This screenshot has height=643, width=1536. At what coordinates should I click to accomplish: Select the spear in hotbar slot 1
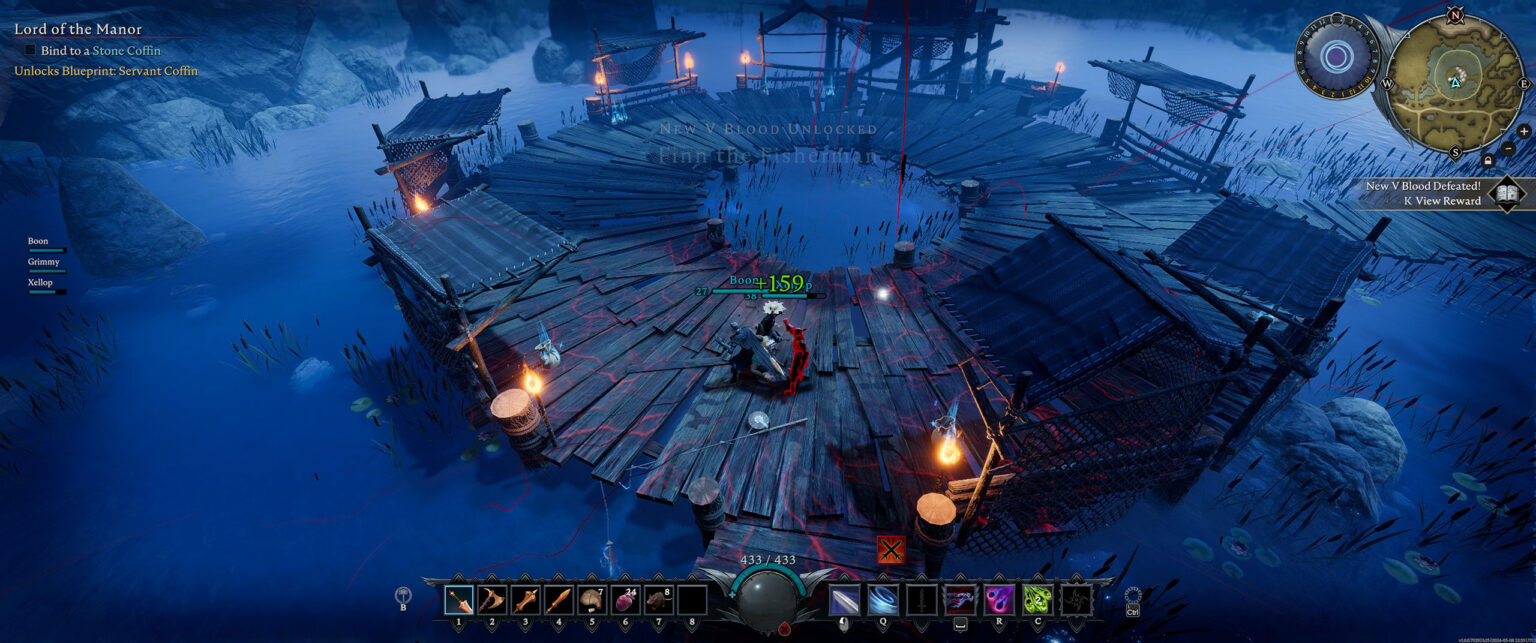459,600
